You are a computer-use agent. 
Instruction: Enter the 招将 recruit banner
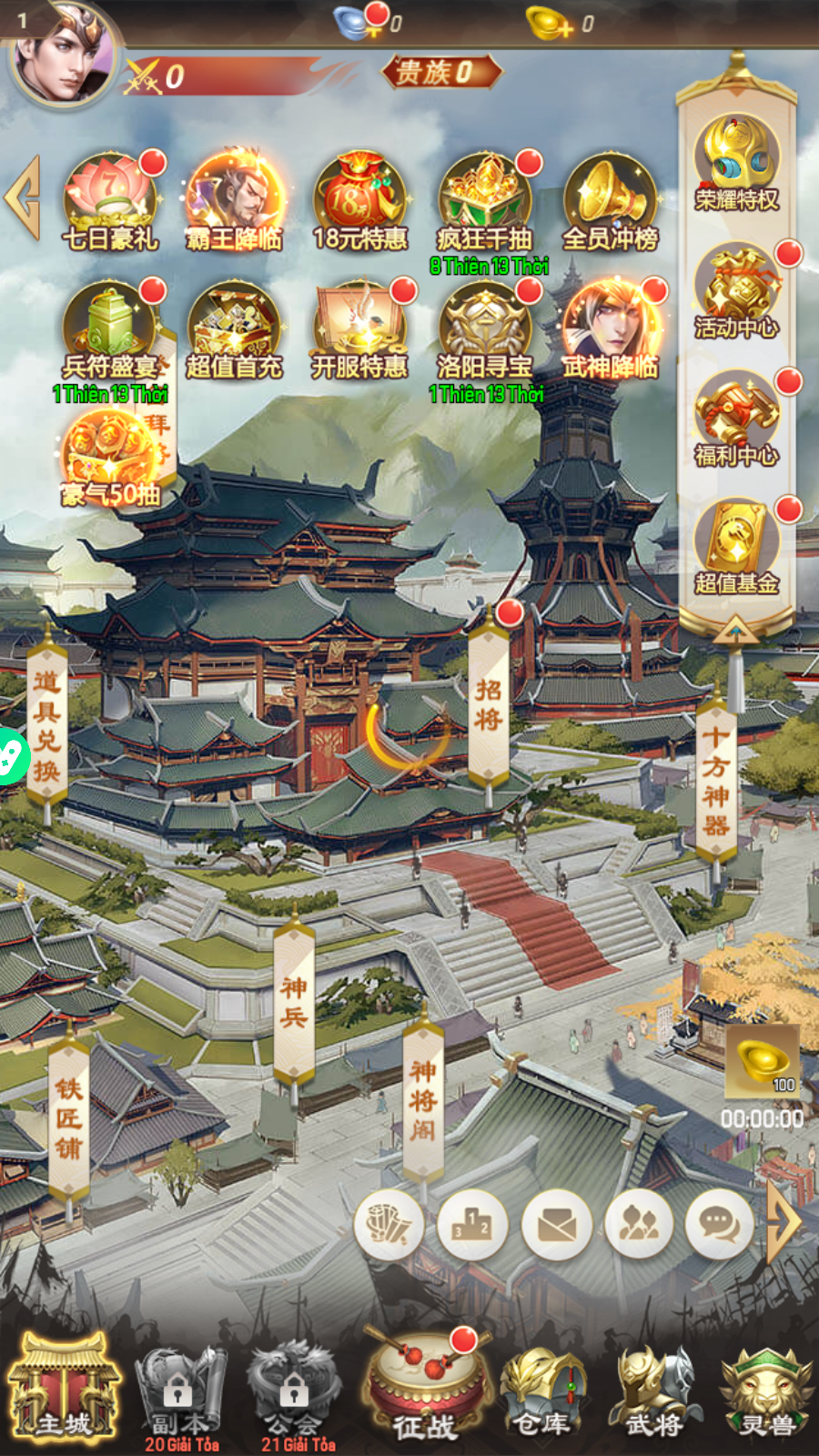489,705
